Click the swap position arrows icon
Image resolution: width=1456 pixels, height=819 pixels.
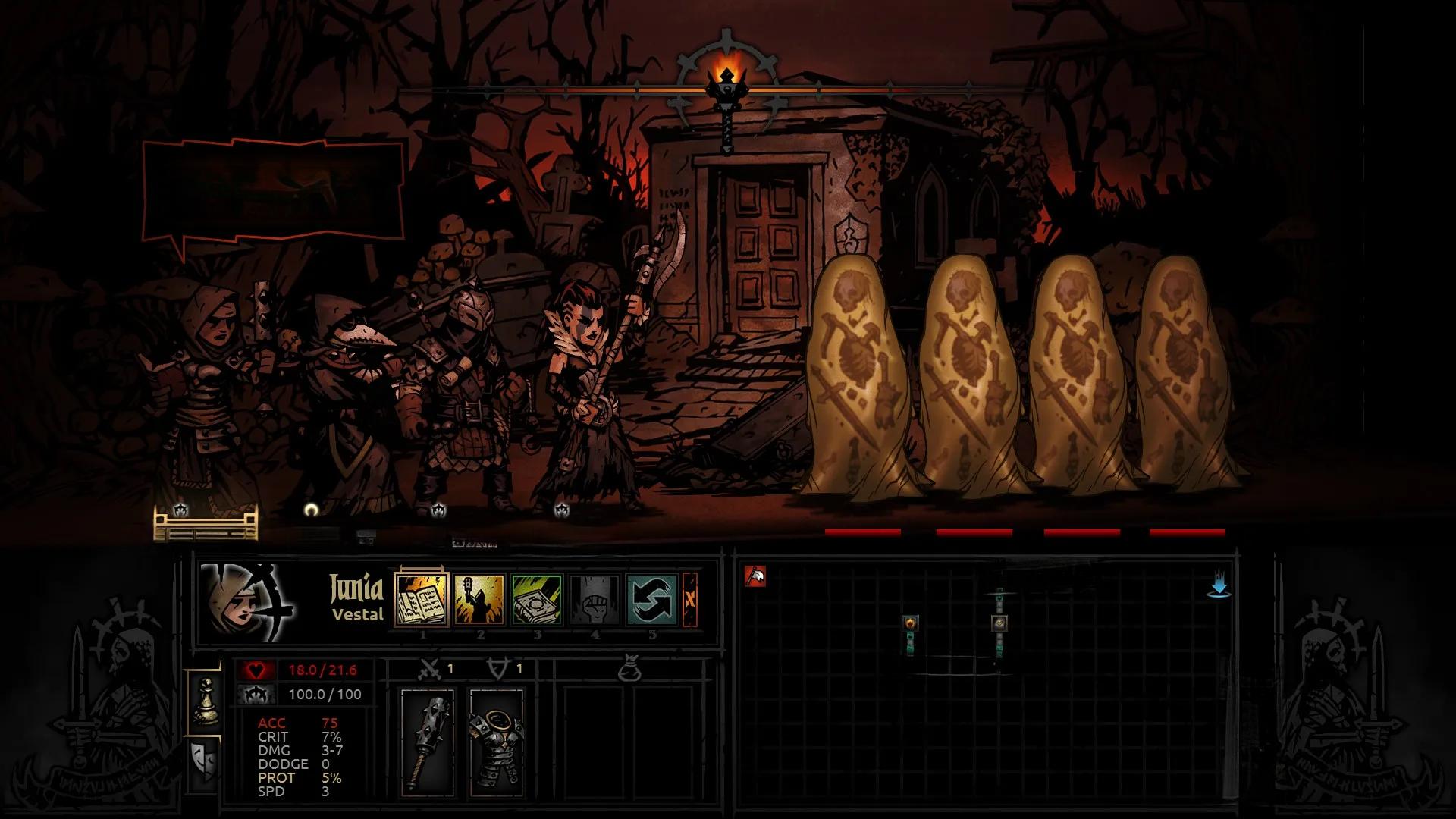pos(652,599)
